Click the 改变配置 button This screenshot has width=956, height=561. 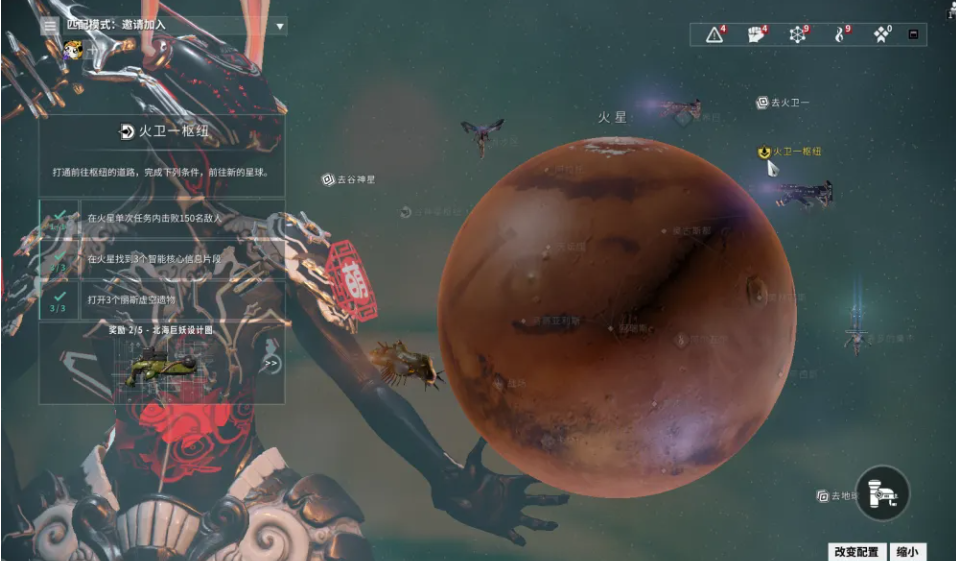pyautogui.click(x=858, y=552)
